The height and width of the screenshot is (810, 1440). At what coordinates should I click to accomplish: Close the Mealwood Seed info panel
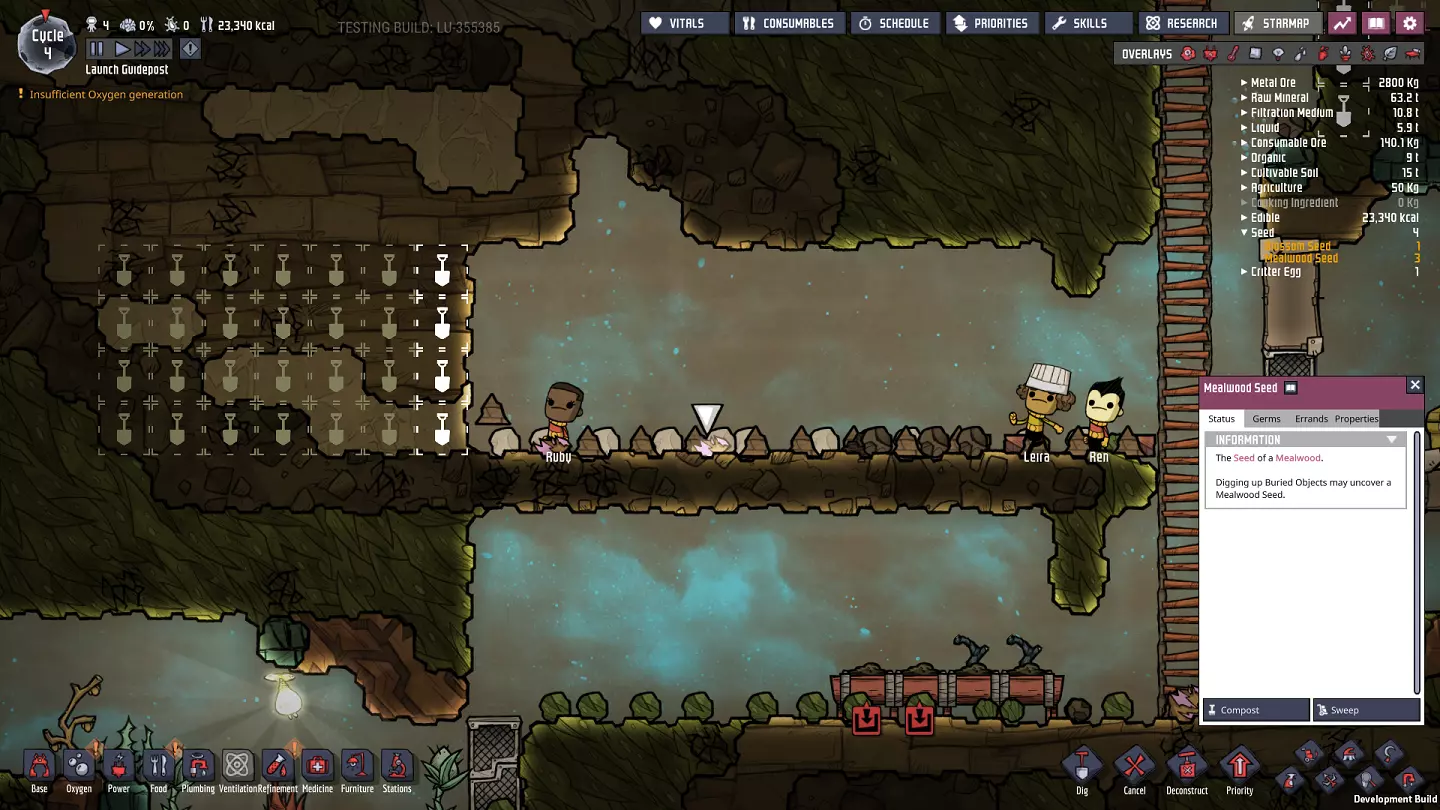(1414, 385)
